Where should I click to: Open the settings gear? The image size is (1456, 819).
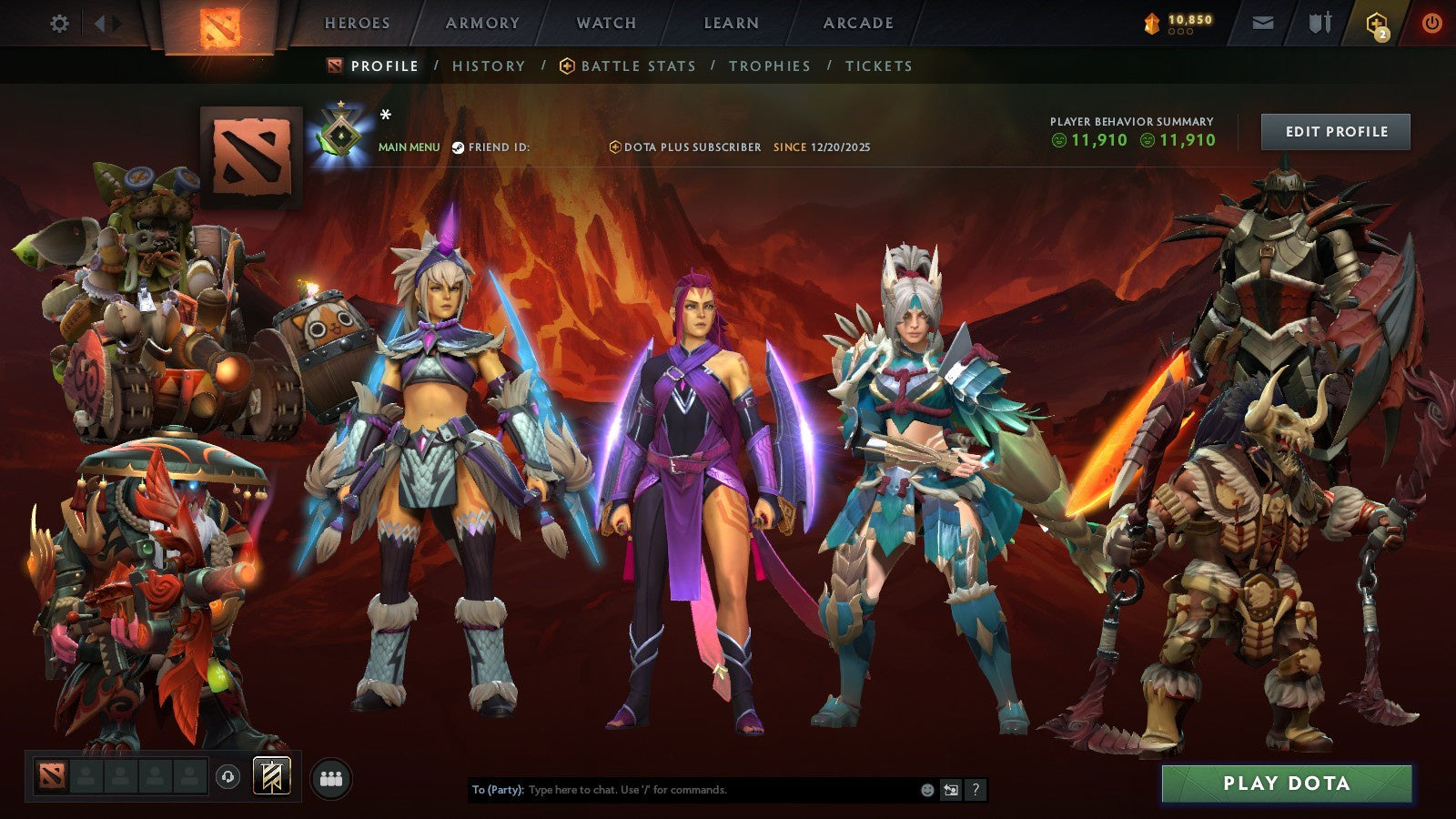(x=59, y=25)
